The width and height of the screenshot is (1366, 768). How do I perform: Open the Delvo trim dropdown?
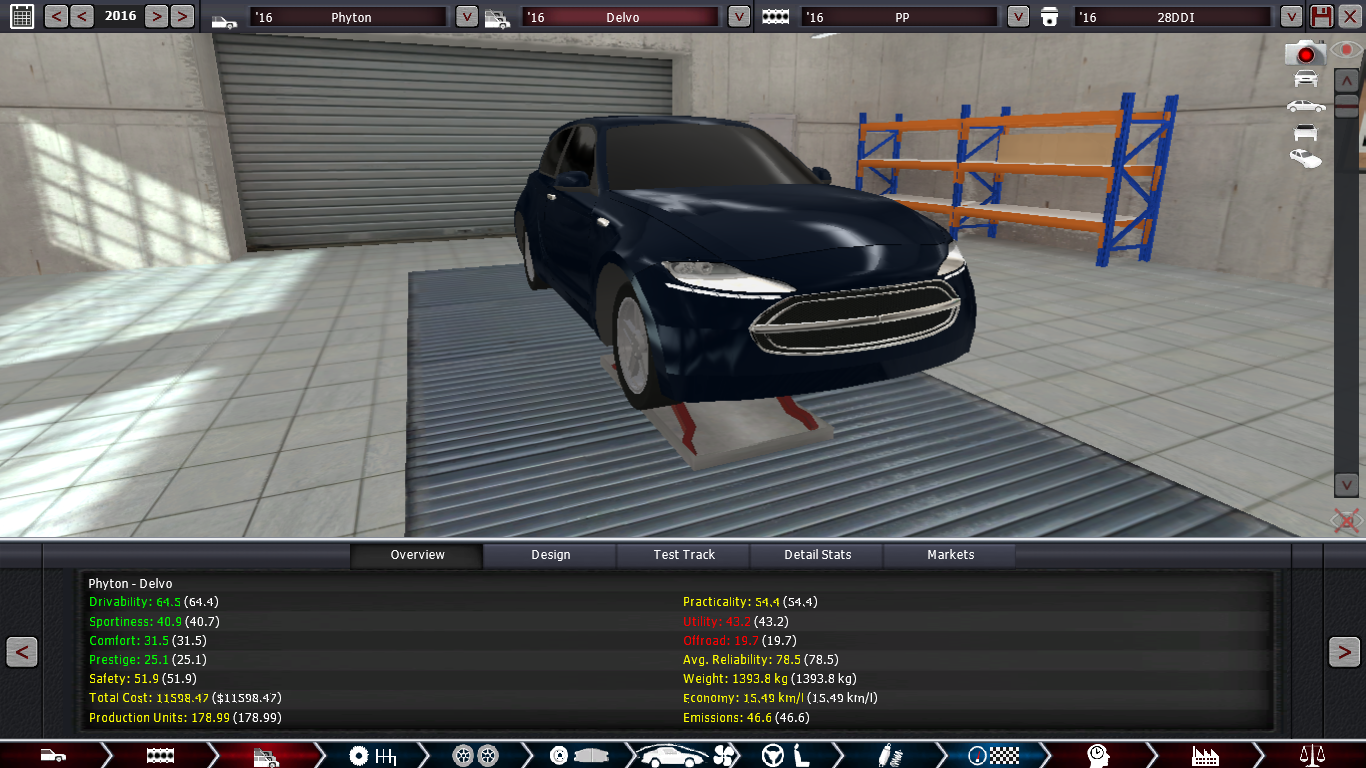coord(739,17)
